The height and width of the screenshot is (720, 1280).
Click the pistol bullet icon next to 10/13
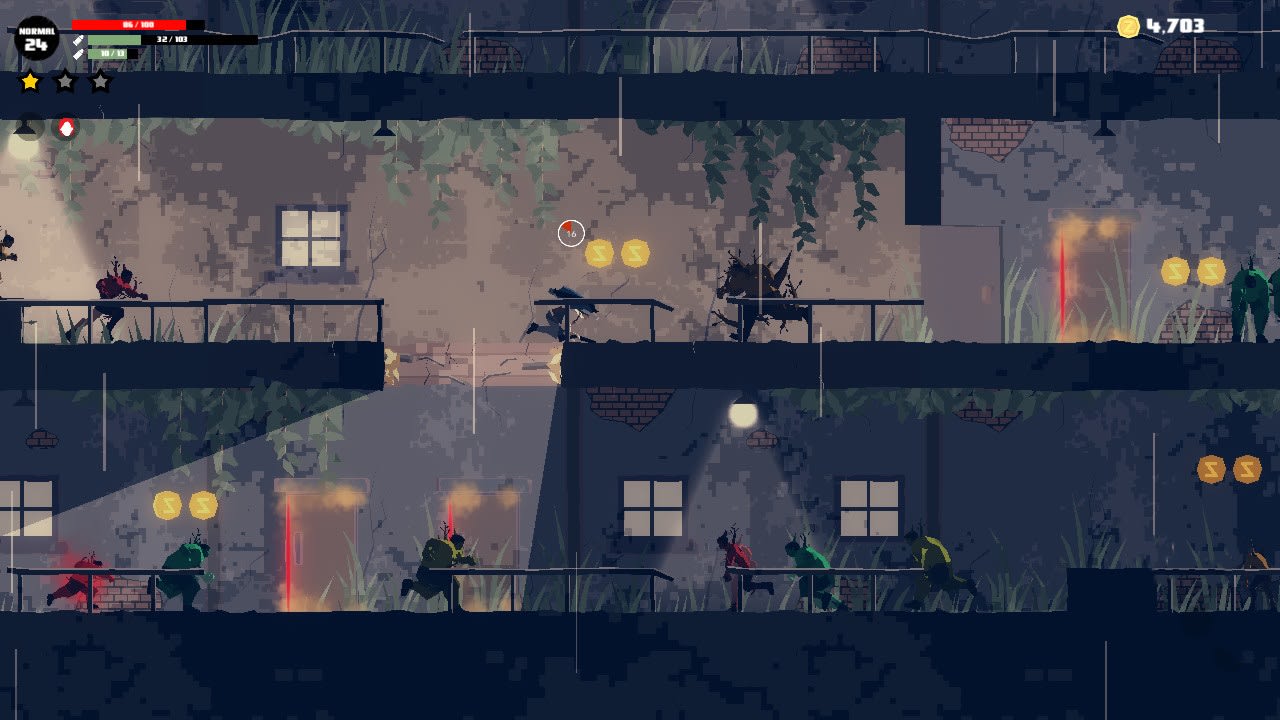tap(79, 53)
